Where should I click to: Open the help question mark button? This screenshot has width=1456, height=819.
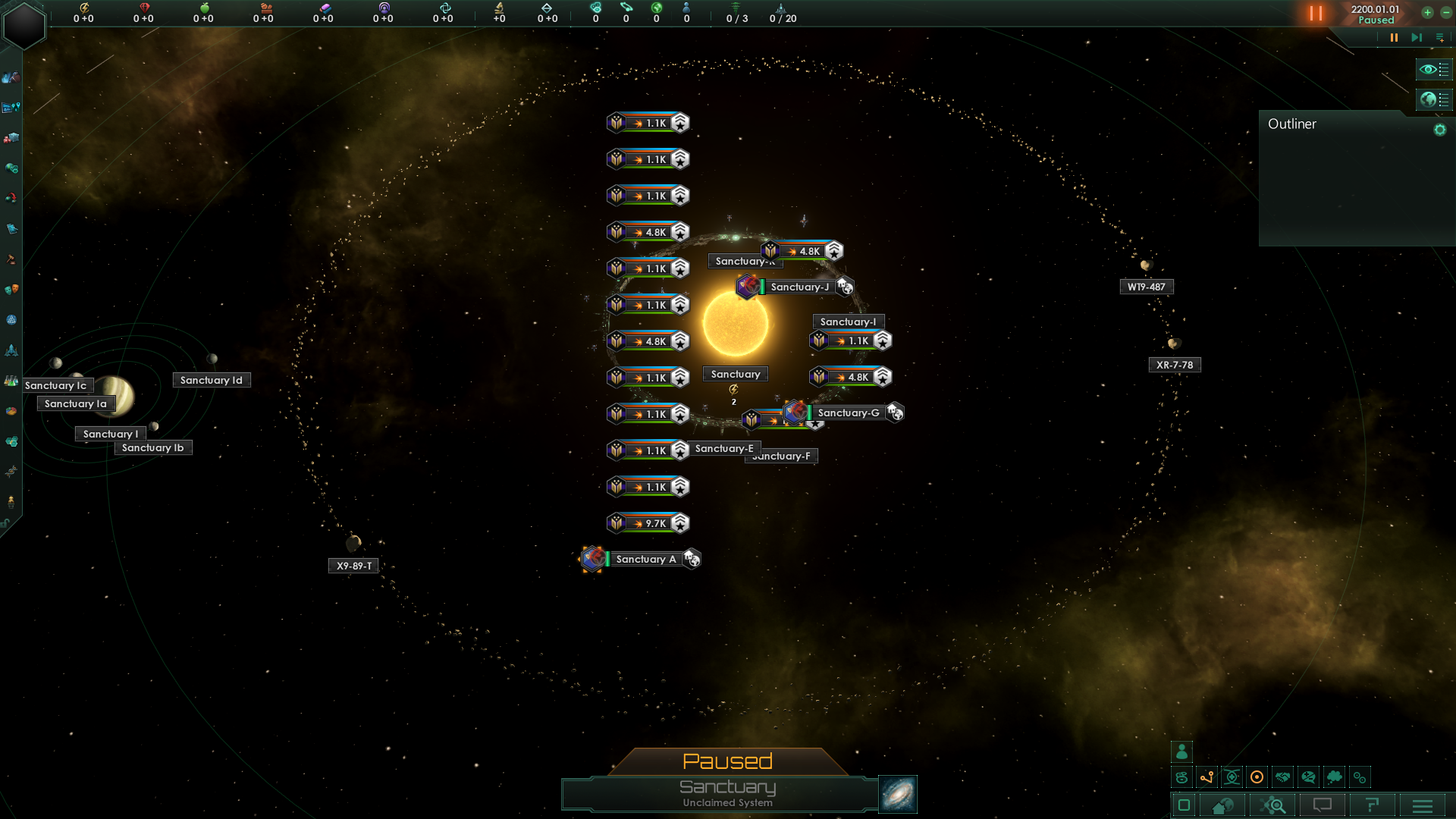click(x=1372, y=805)
